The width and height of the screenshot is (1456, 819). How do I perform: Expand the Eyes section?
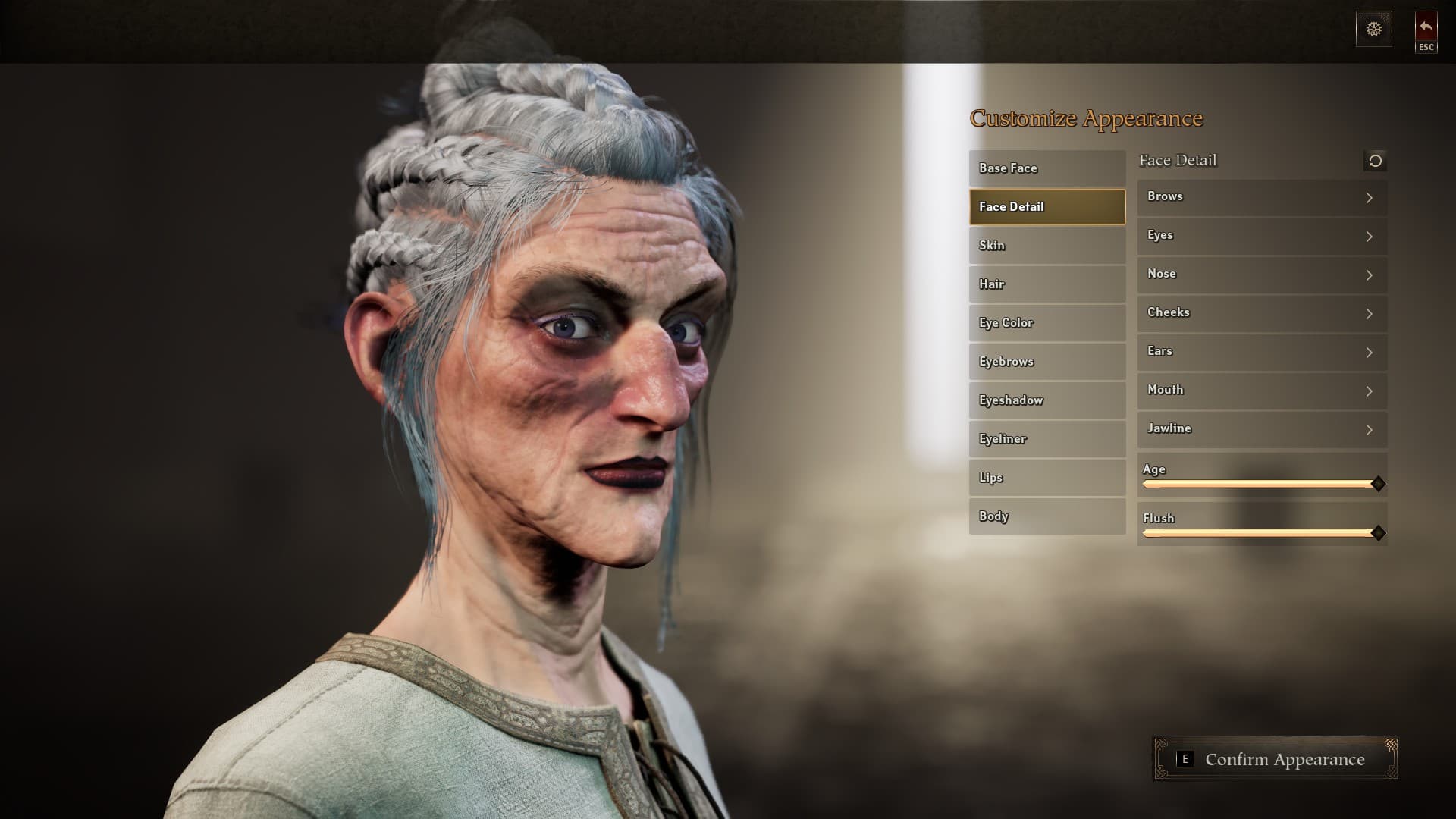(1261, 236)
